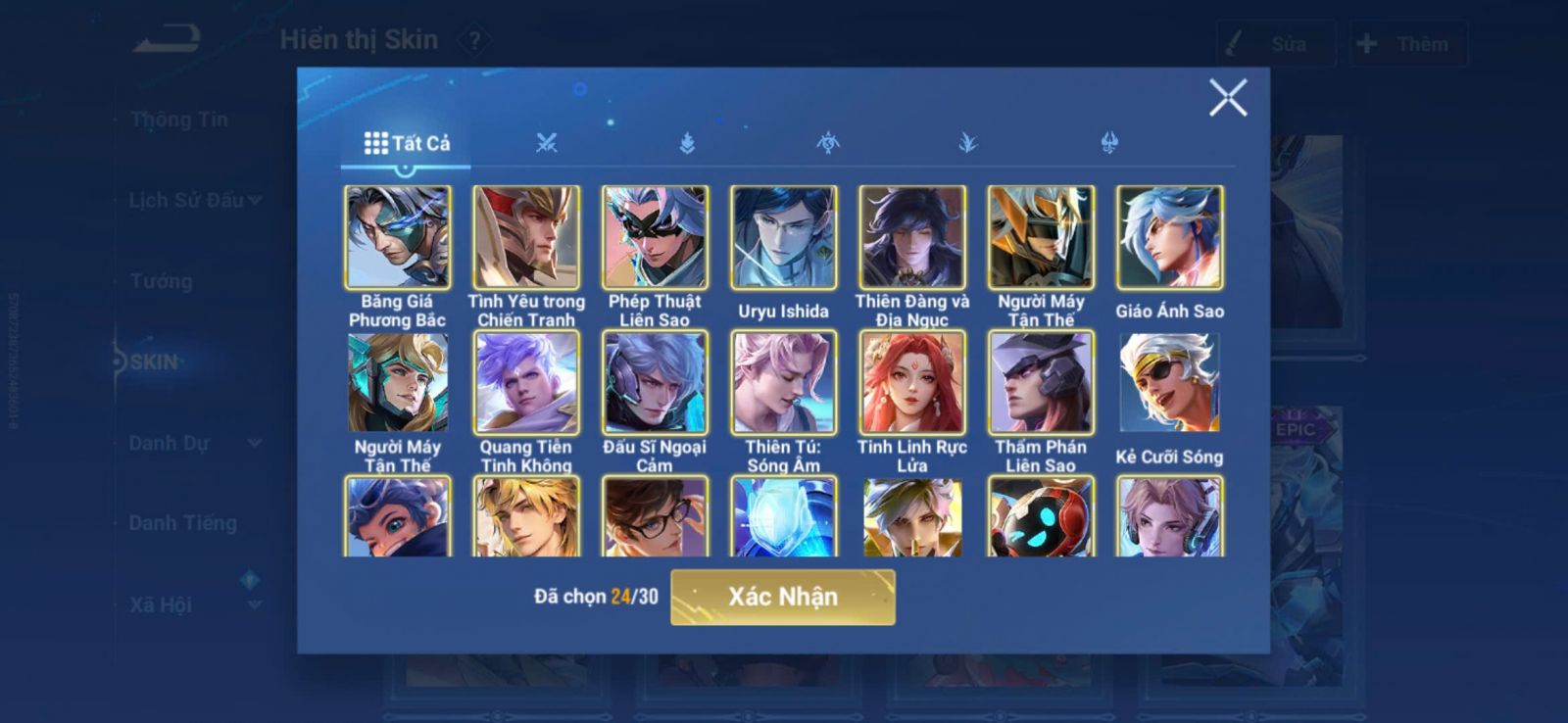Filter skins by the crossed swords class tab
The width and height of the screenshot is (1568, 723).
(546, 143)
